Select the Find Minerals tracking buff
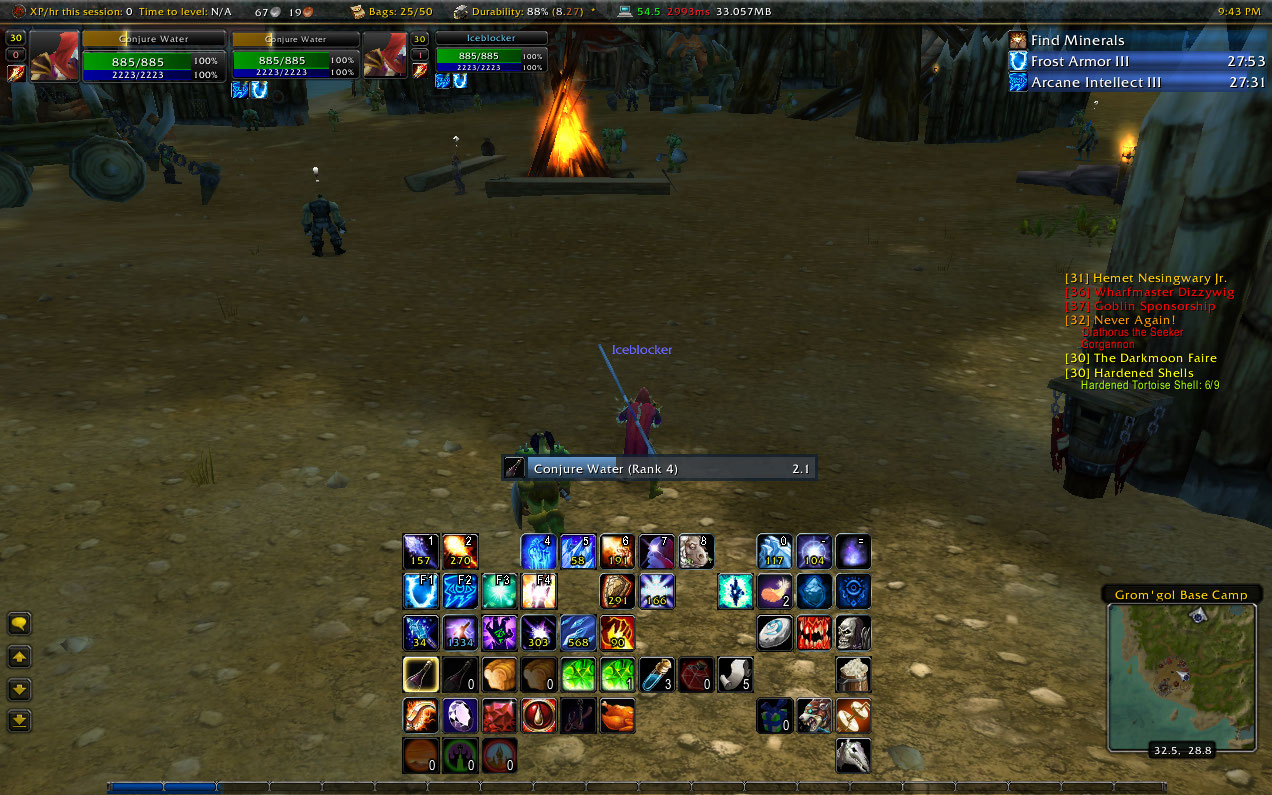1272x795 pixels. coord(1078,40)
